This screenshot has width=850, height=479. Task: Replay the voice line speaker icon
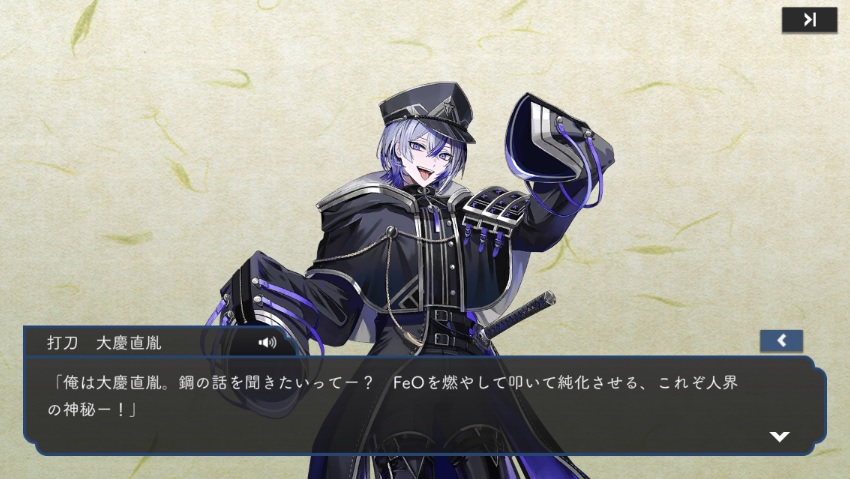coord(266,342)
